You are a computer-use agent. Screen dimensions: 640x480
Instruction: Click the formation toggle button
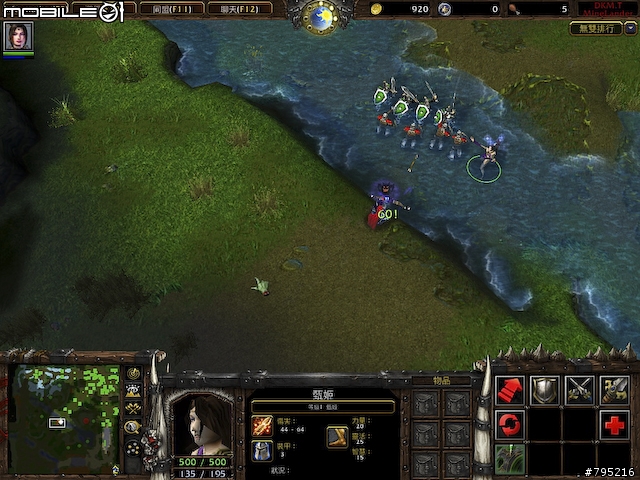pyautogui.click(x=133, y=448)
